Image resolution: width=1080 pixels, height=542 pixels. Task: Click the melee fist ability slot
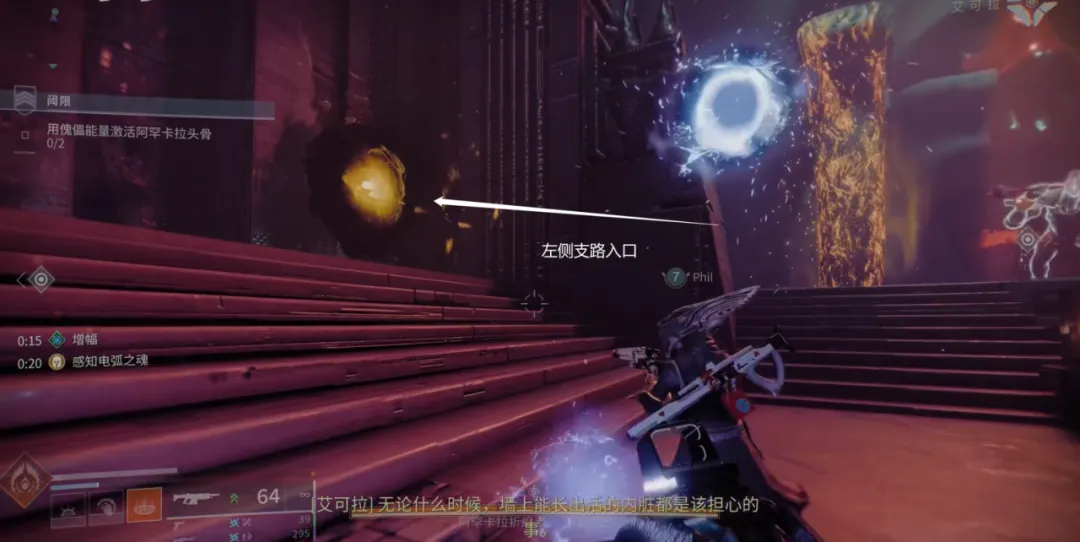click(106, 507)
